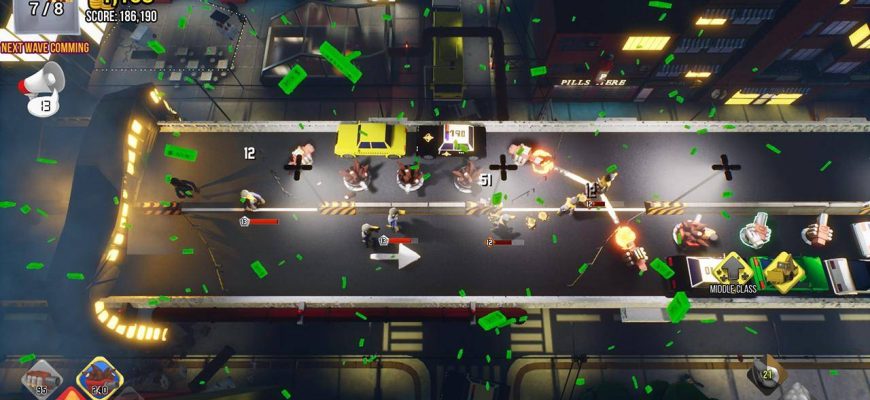870x400 pixels.
Task: Select the grey weapon icon costing 95
Action: tap(42, 379)
